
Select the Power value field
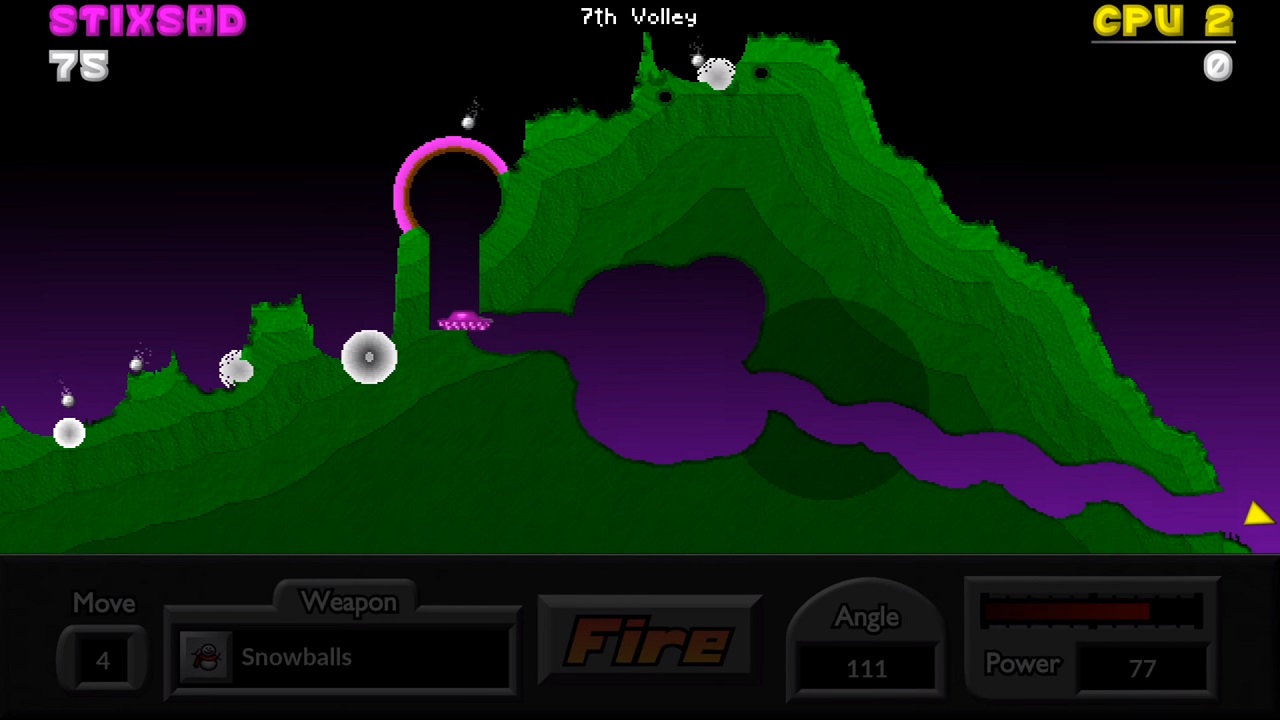click(1141, 667)
